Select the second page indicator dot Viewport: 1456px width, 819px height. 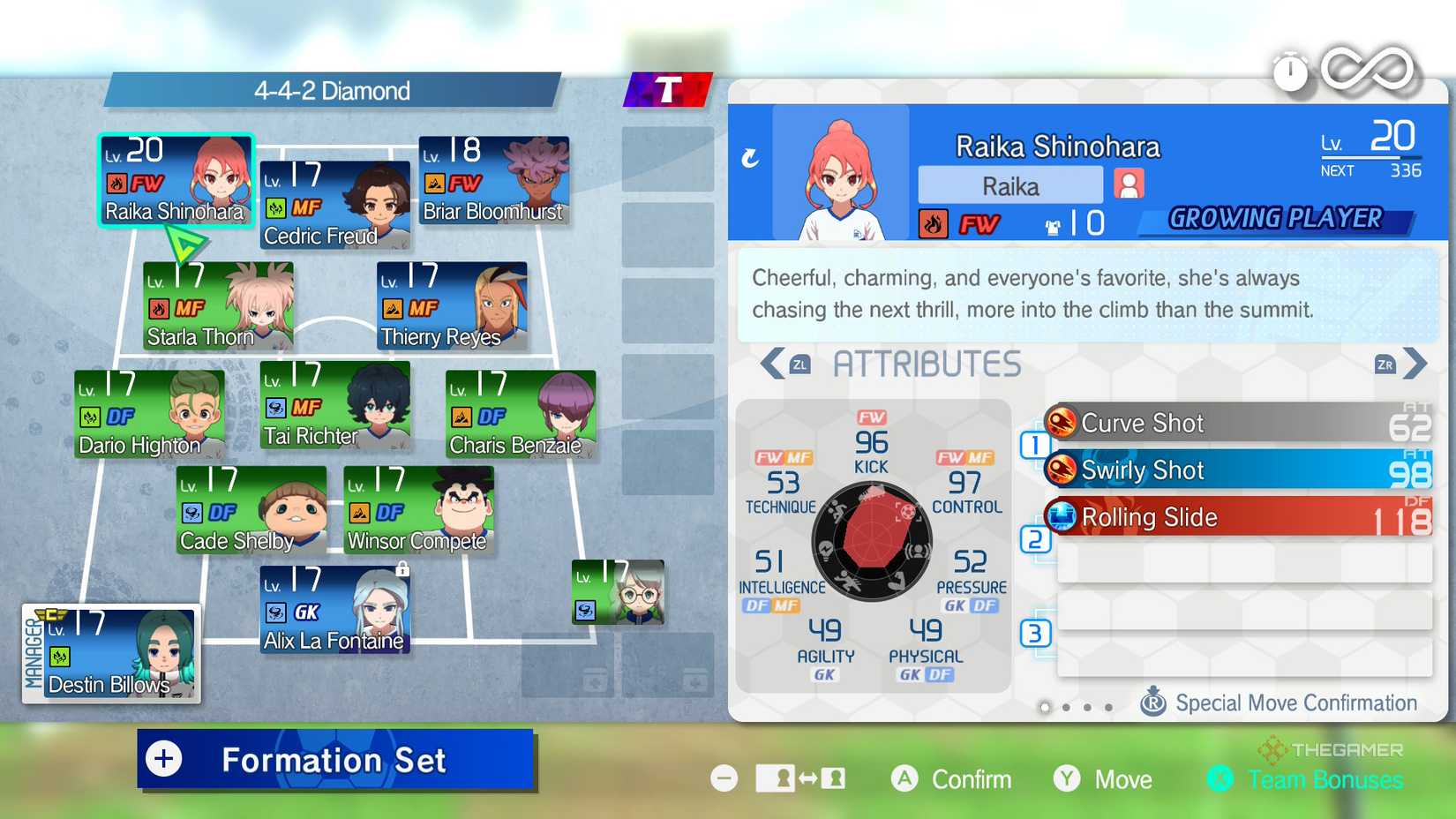(1066, 708)
